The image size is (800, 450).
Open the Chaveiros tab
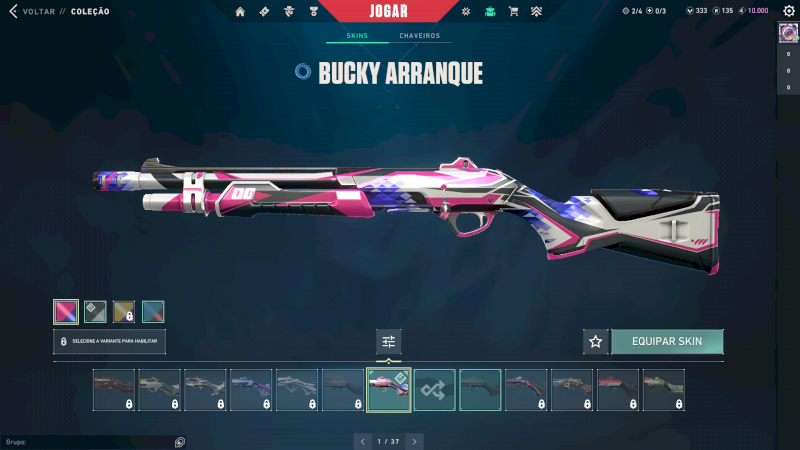point(419,36)
